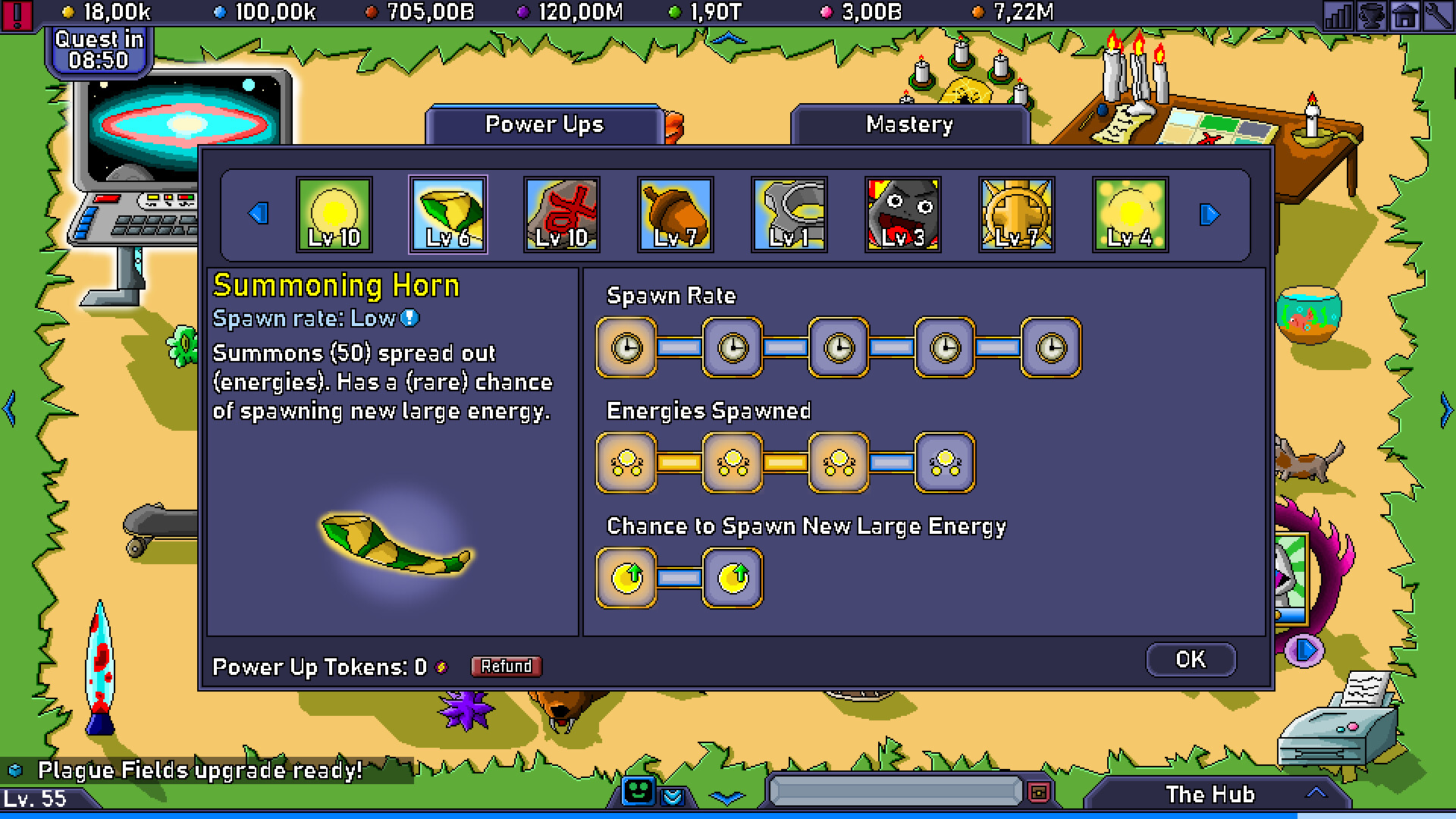Click the second Chance to Spawn Large Energy node
This screenshot has width=1456, height=819.
pyautogui.click(x=730, y=576)
